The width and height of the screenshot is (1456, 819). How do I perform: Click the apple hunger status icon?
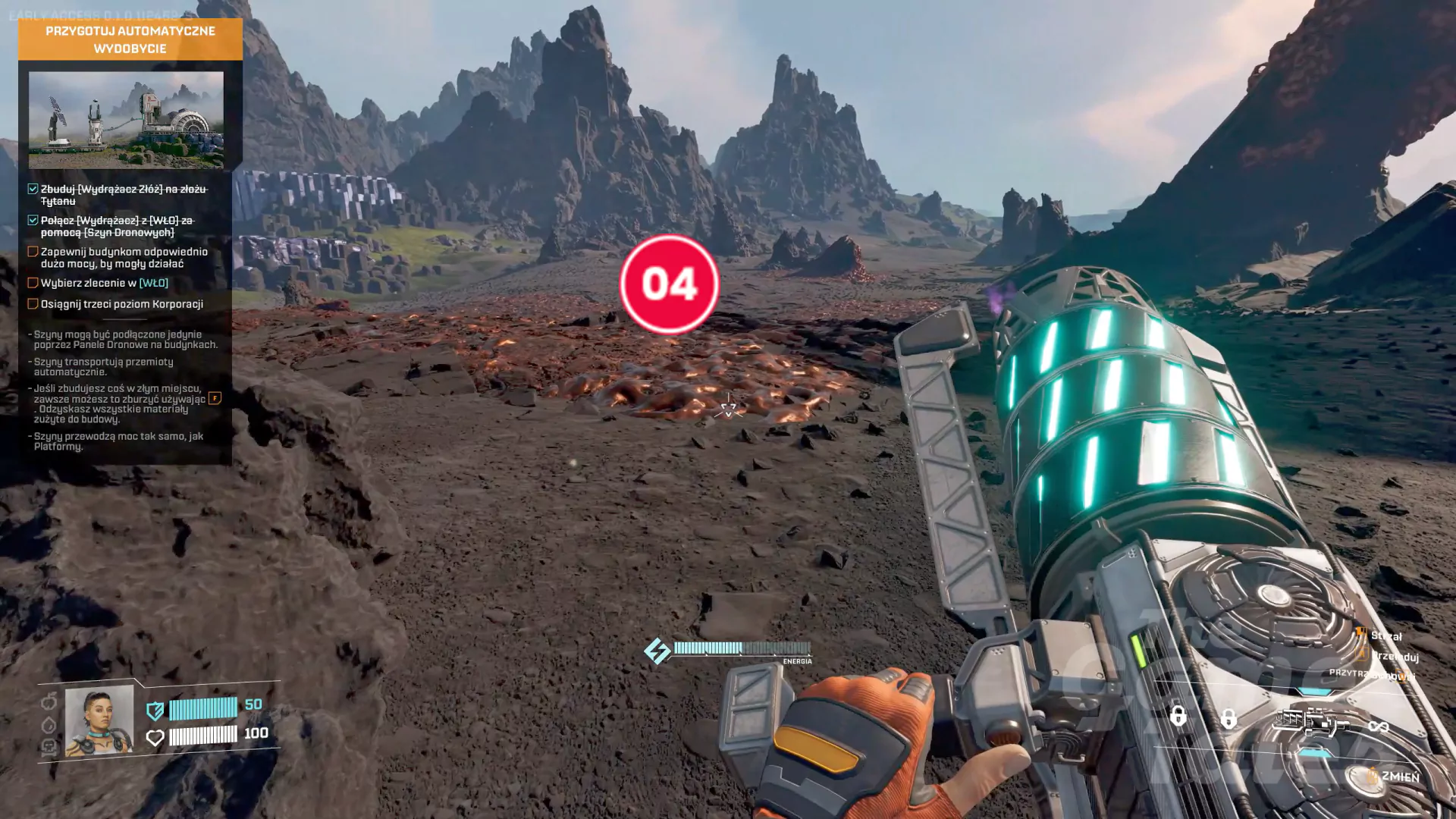tap(49, 701)
